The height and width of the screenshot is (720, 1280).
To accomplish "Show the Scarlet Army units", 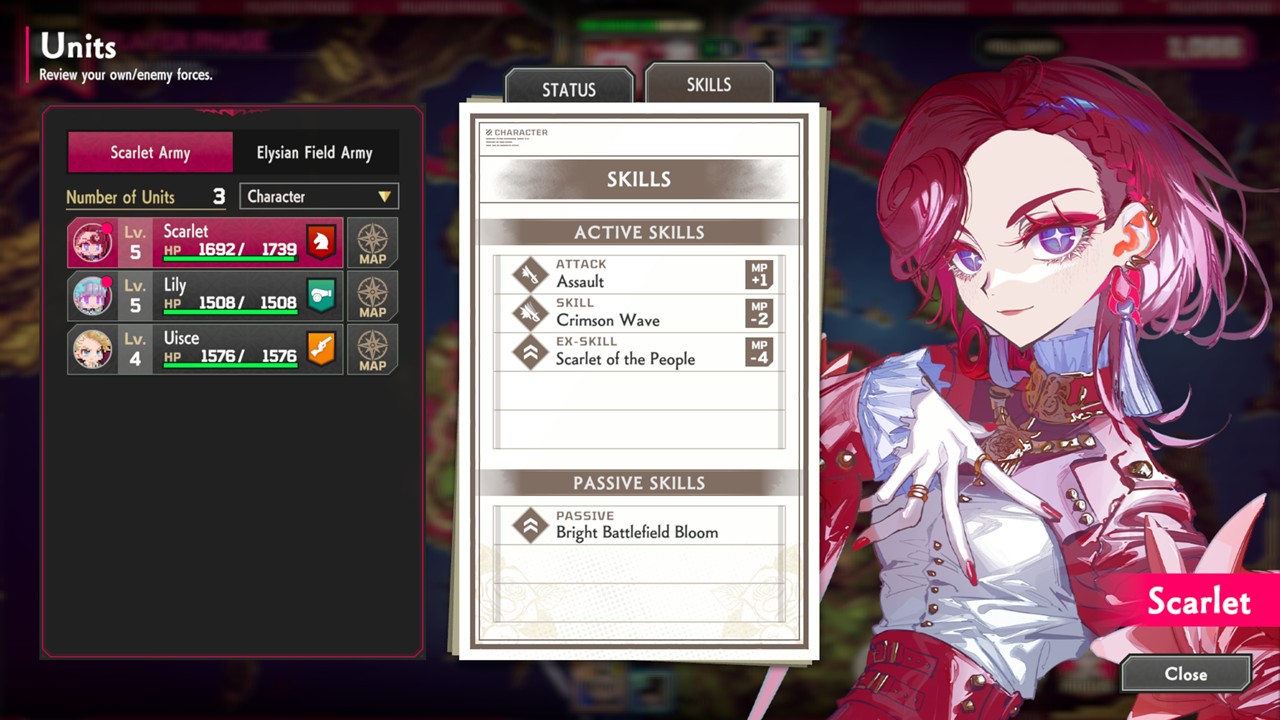I will [x=150, y=153].
